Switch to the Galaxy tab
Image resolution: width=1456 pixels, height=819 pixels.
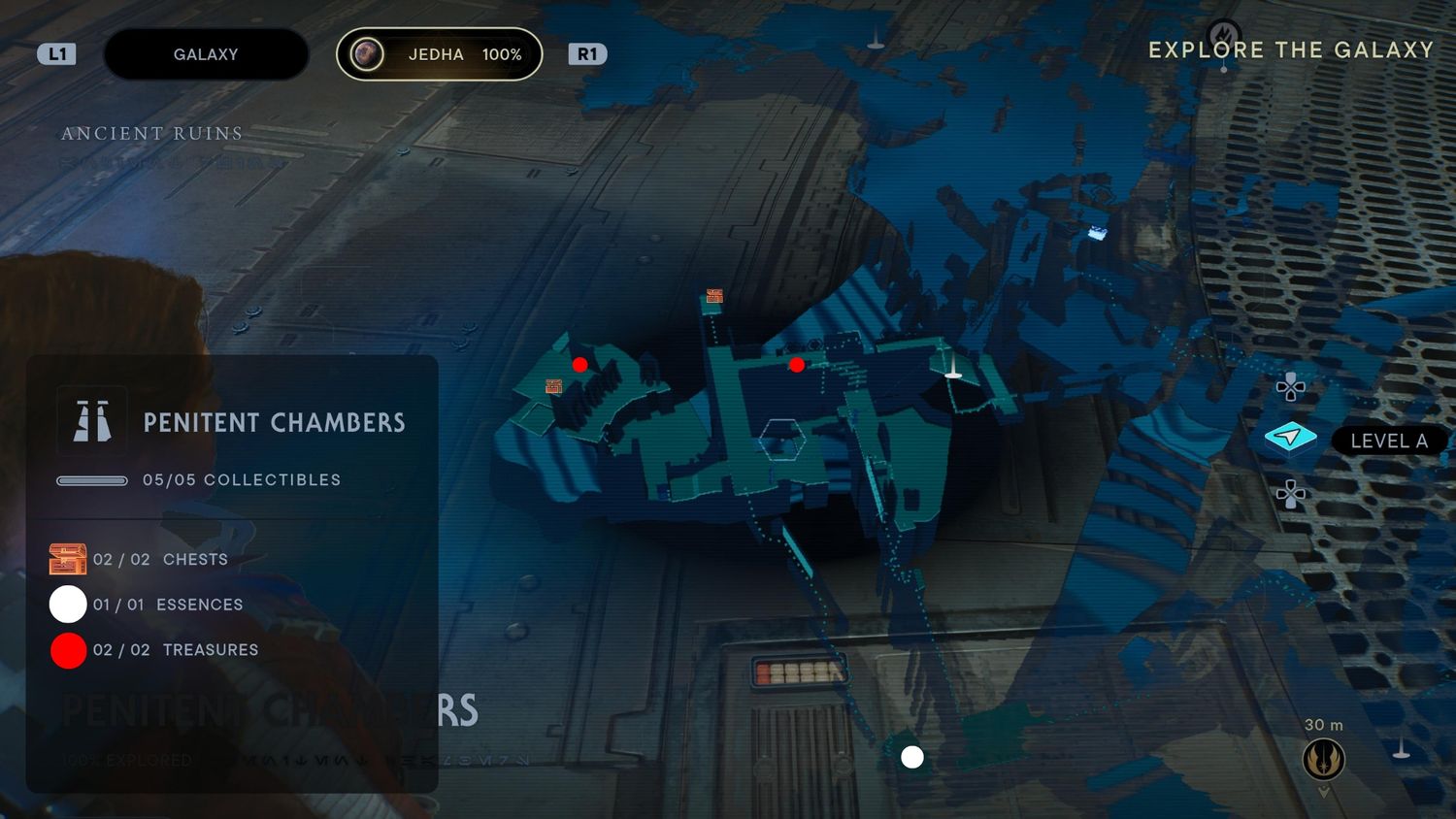click(x=206, y=54)
